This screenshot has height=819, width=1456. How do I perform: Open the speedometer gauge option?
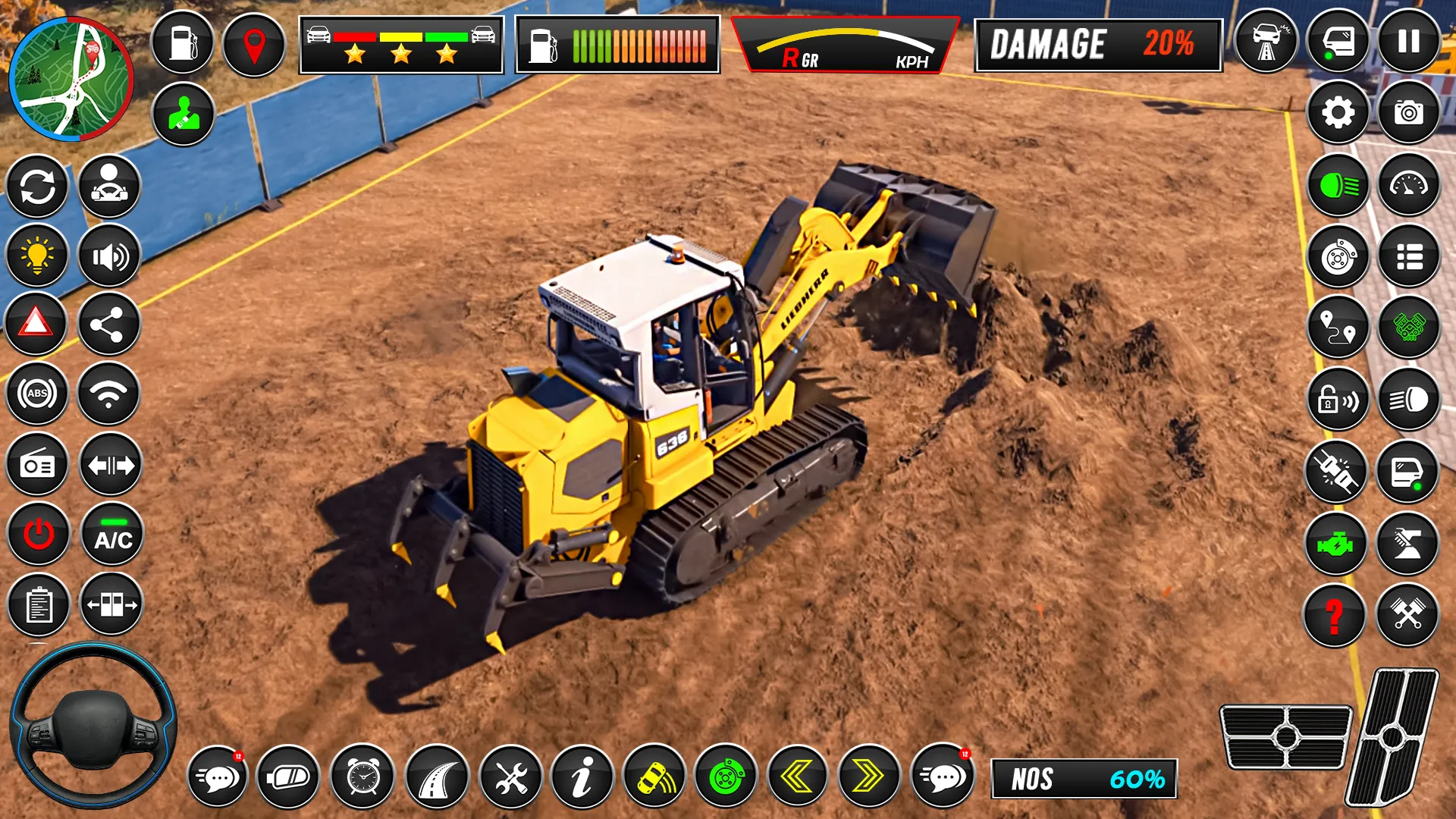(1408, 184)
